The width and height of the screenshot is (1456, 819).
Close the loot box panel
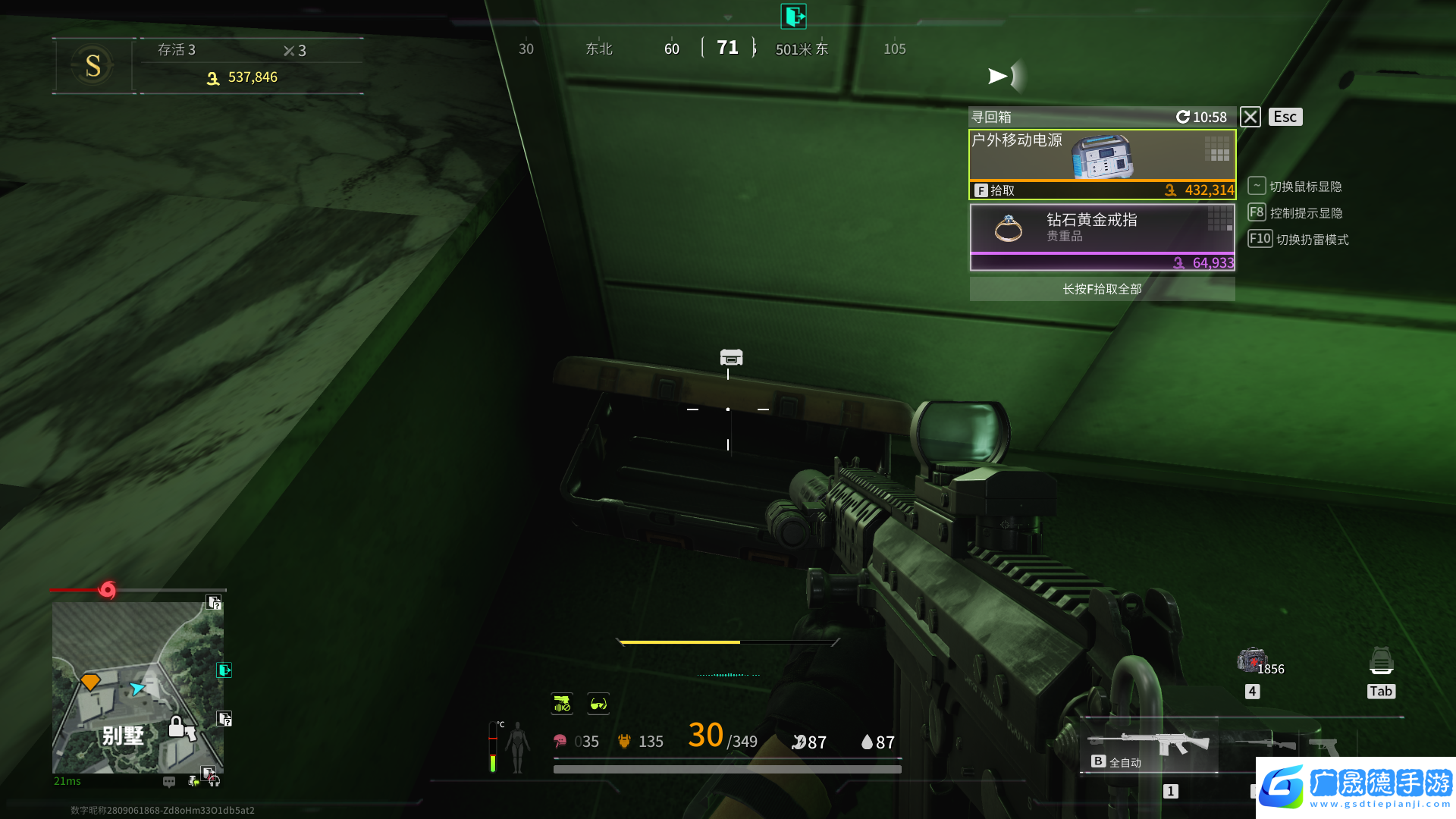click(1250, 117)
